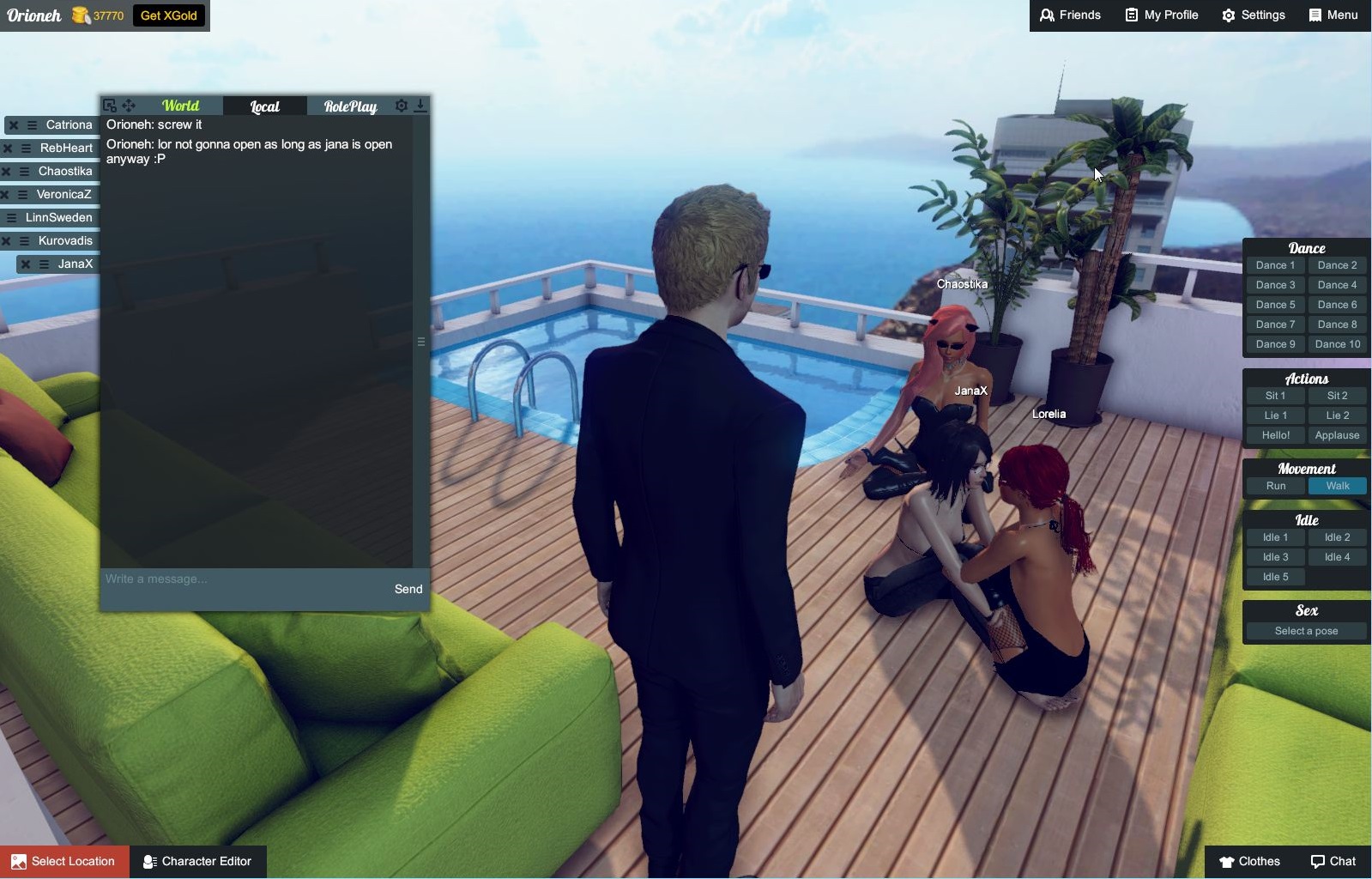Click the chat download/save icon
This screenshot has width=1372, height=879.
pyautogui.click(x=420, y=106)
